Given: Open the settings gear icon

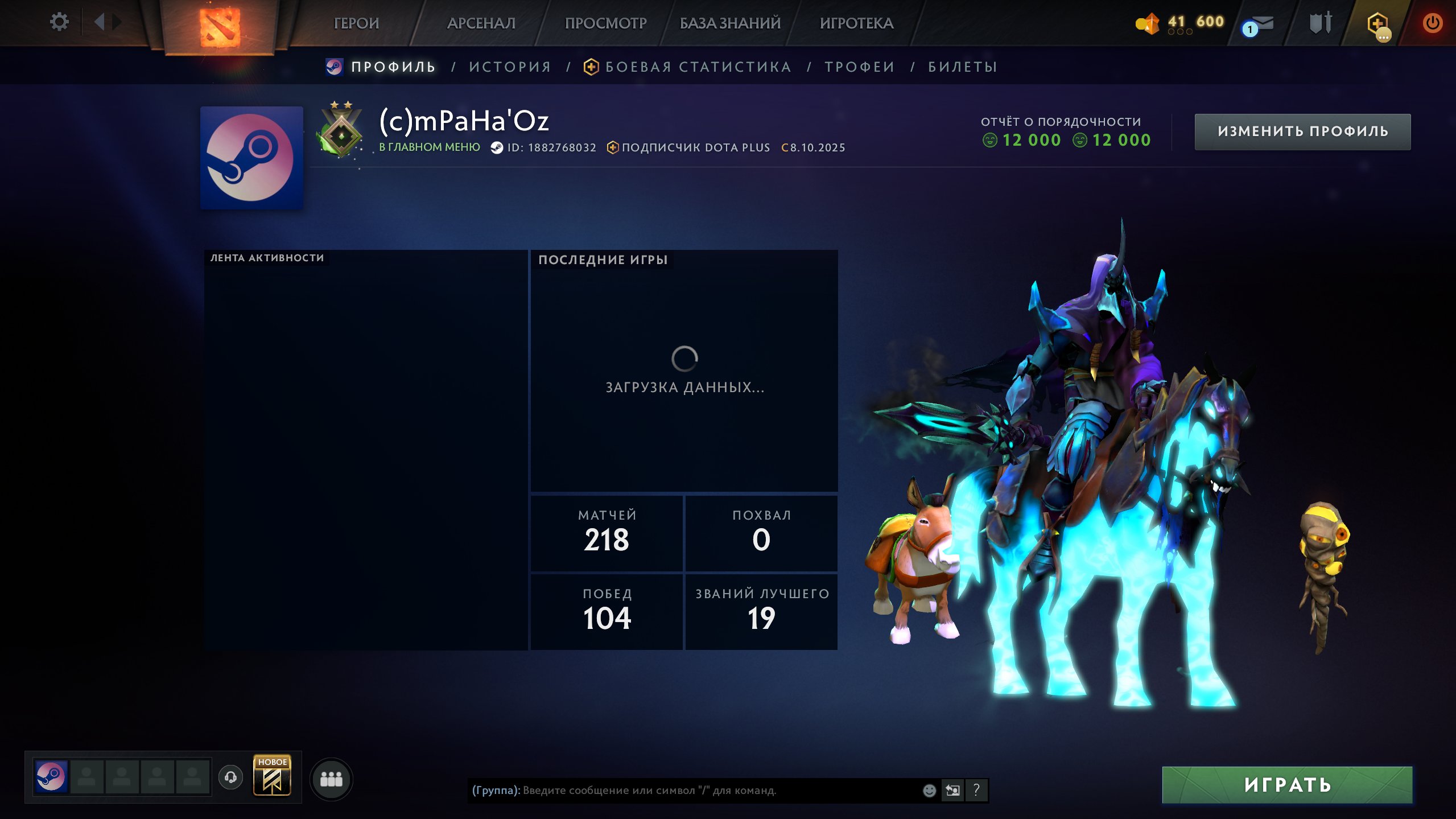Looking at the screenshot, I should coord(59,22).
